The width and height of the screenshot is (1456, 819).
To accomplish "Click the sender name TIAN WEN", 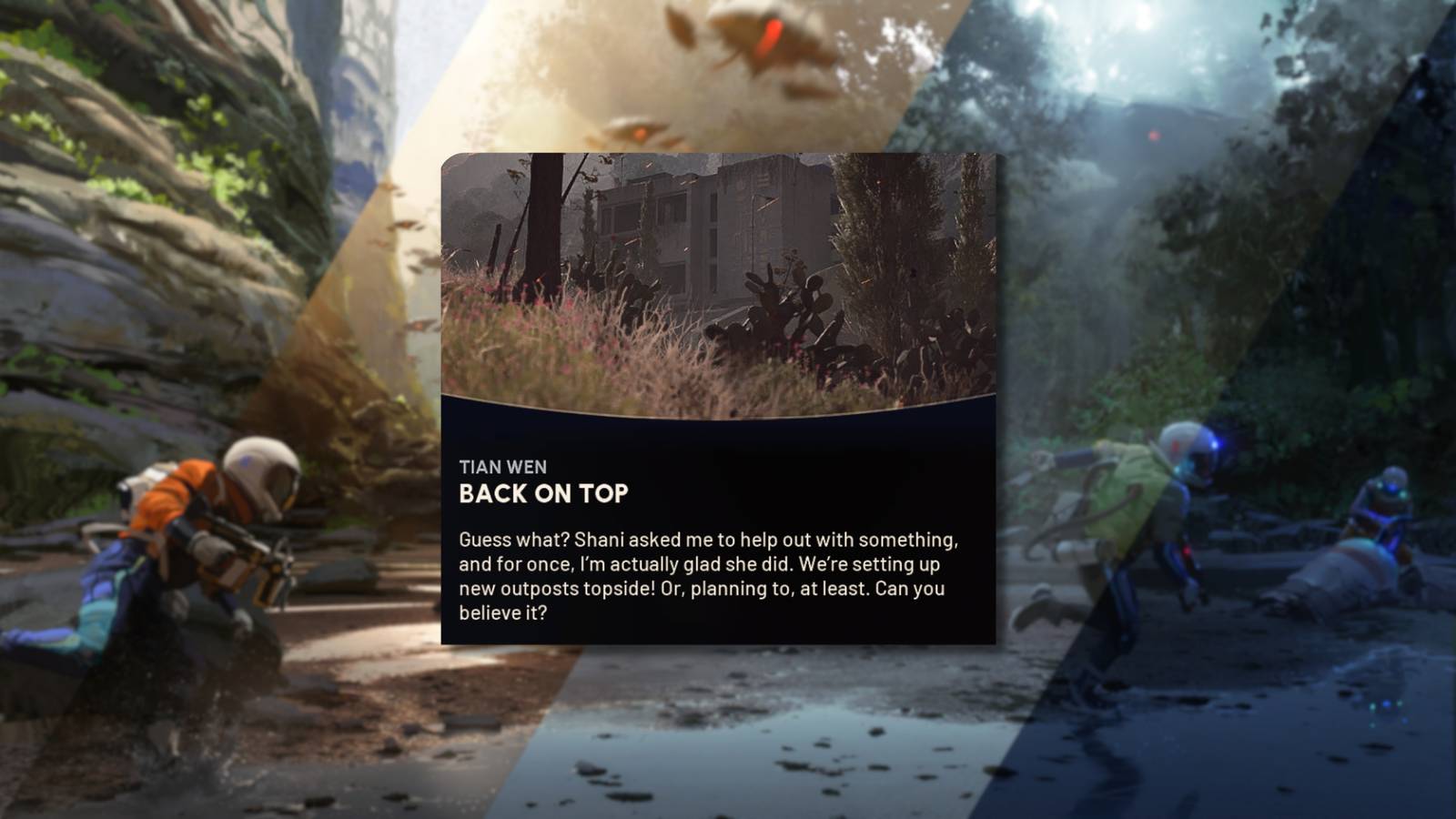I will point(503,468).
